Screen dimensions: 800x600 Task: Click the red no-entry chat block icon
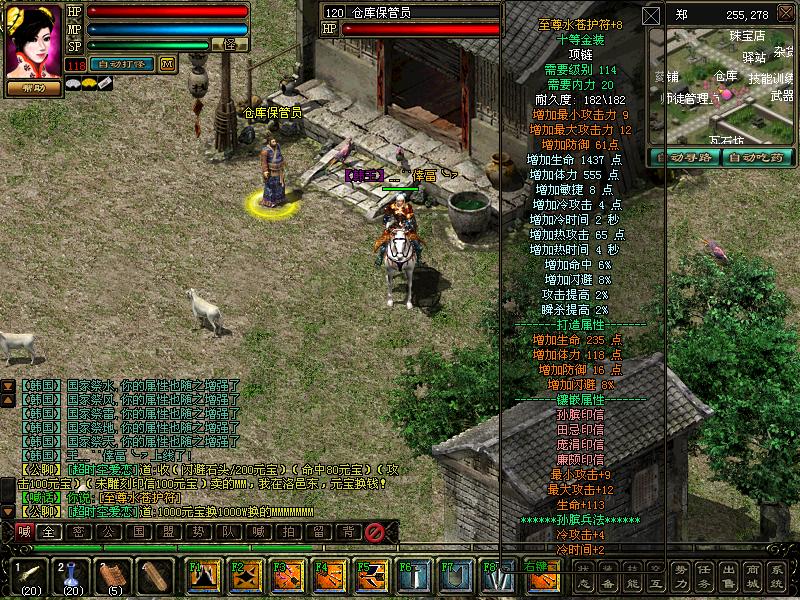(375, 532)
